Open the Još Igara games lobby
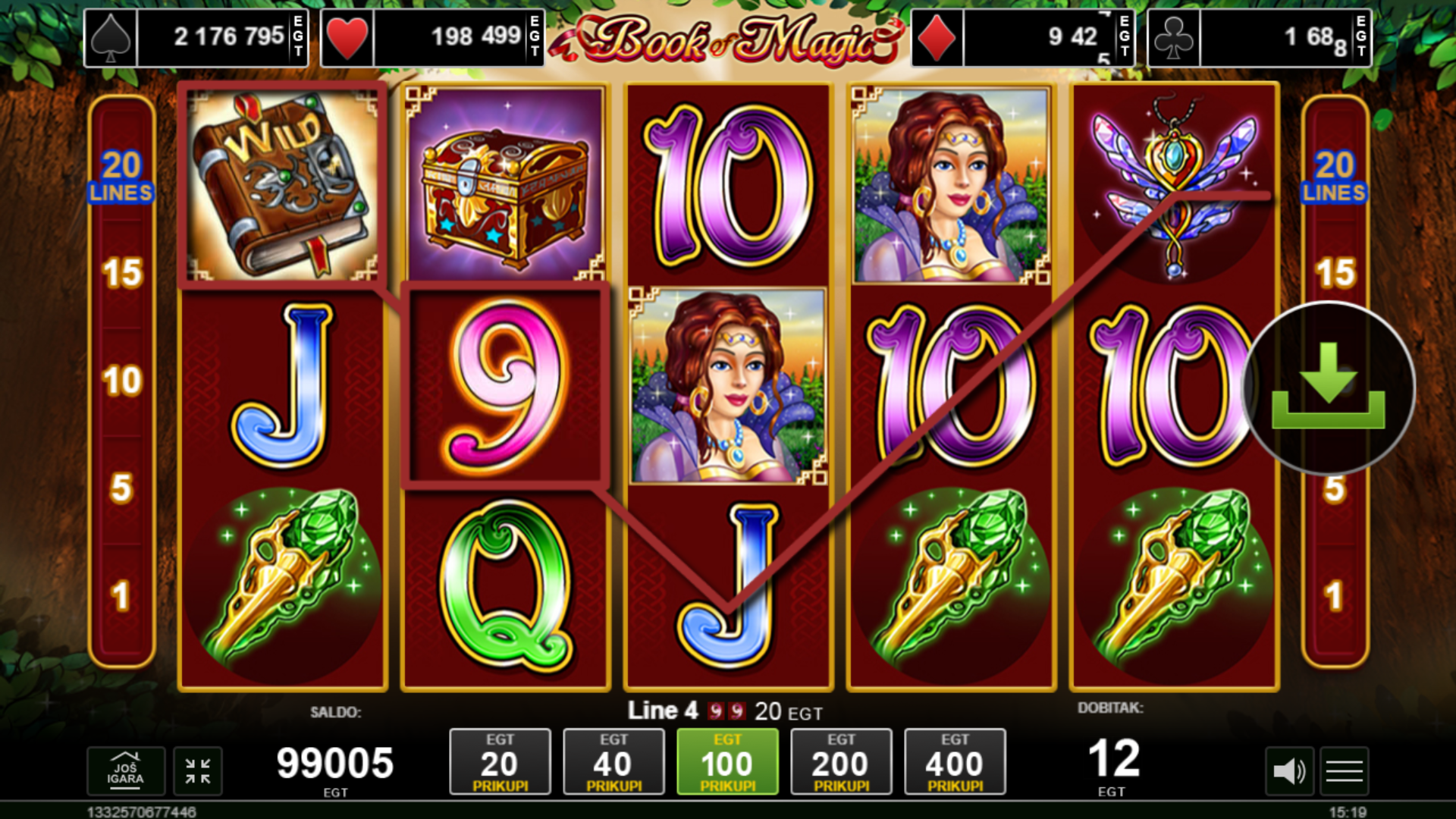Viewport: 1456px width, 819px height. 125,771
